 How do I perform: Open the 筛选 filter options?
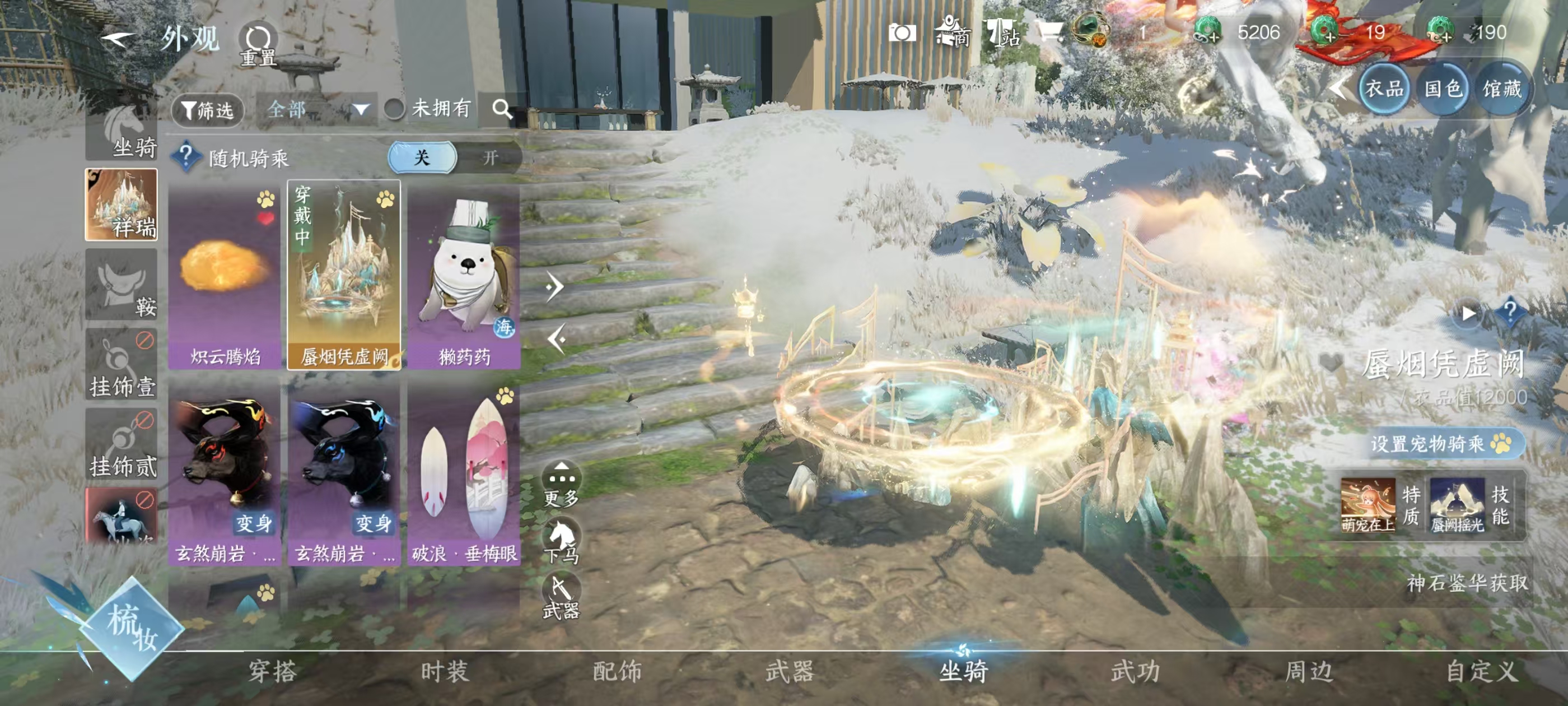(x=208, y=110)
